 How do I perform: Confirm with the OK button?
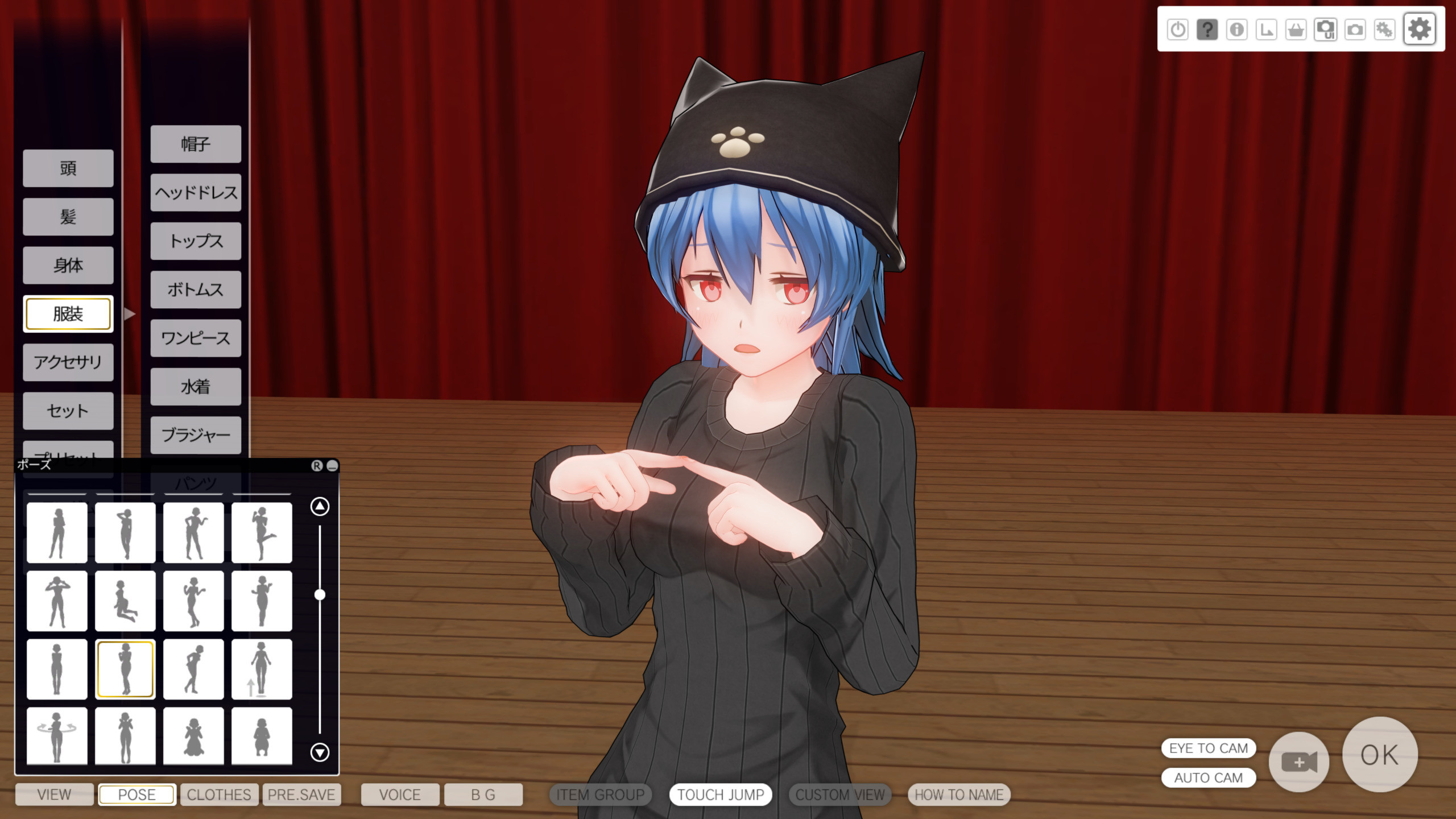pyautogui.click(x=1379, y=755)
